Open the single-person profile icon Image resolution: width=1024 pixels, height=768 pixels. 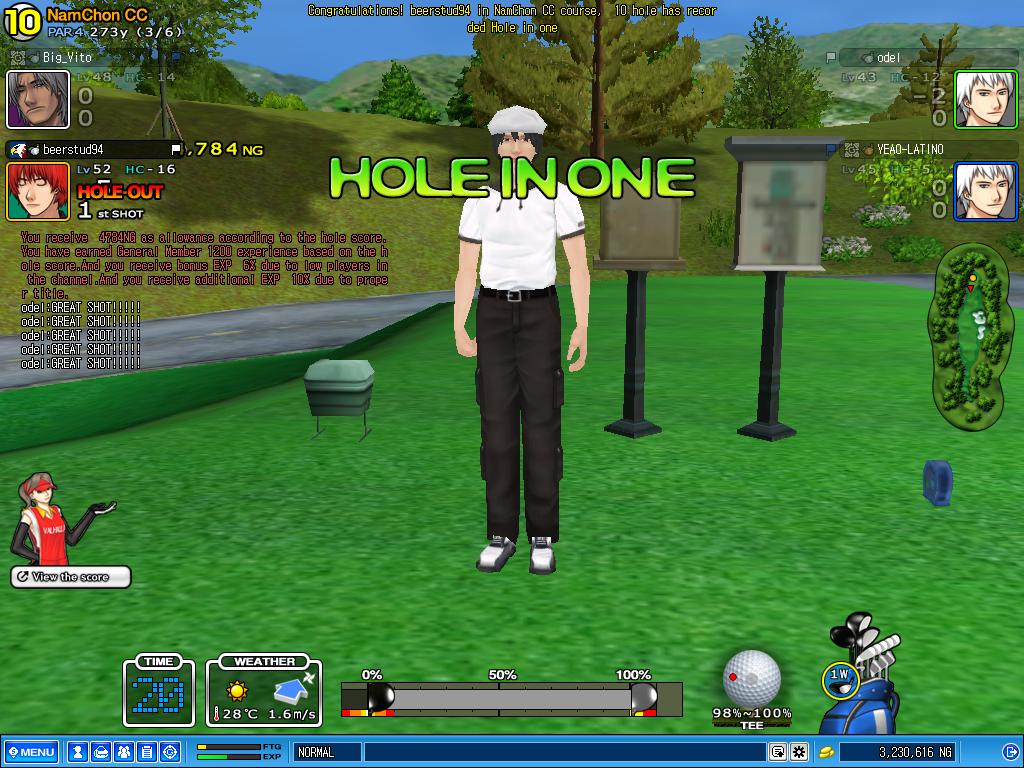[x=77, y=752]
